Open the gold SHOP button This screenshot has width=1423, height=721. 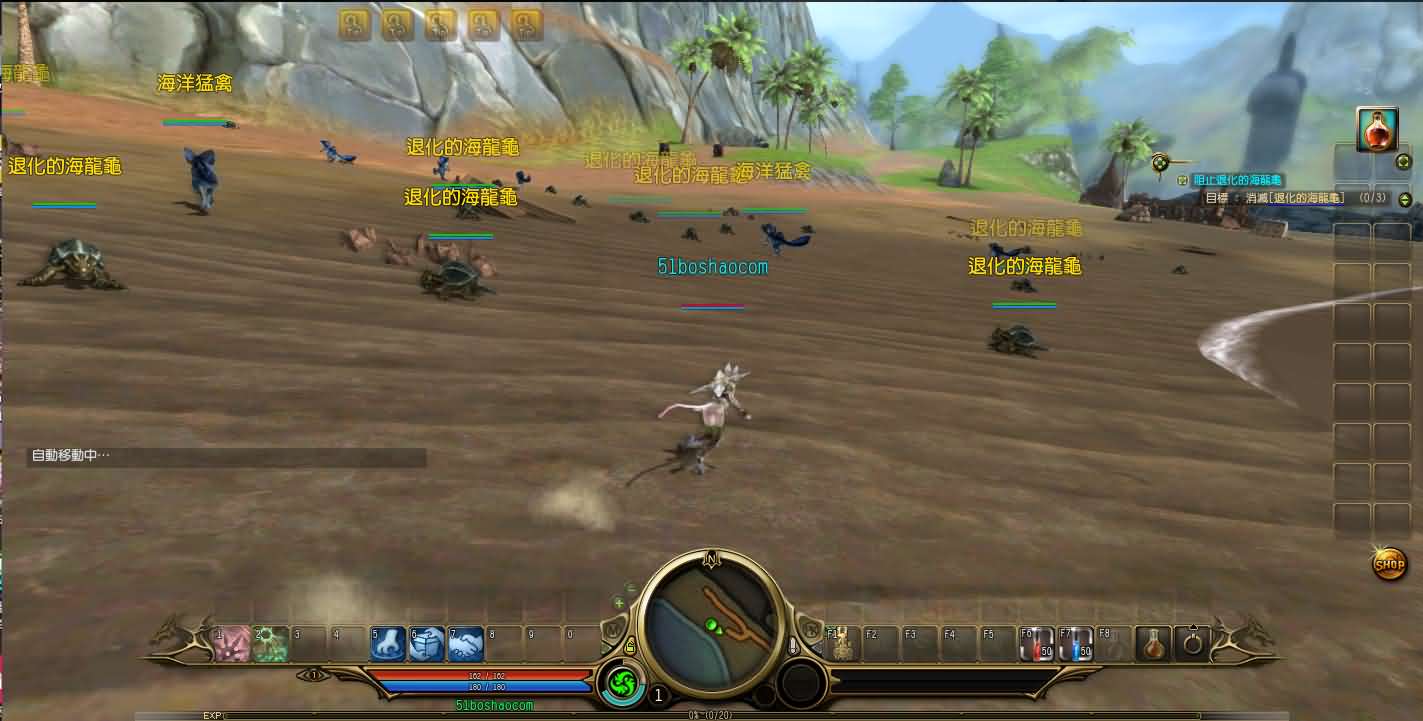[1389, 564]
